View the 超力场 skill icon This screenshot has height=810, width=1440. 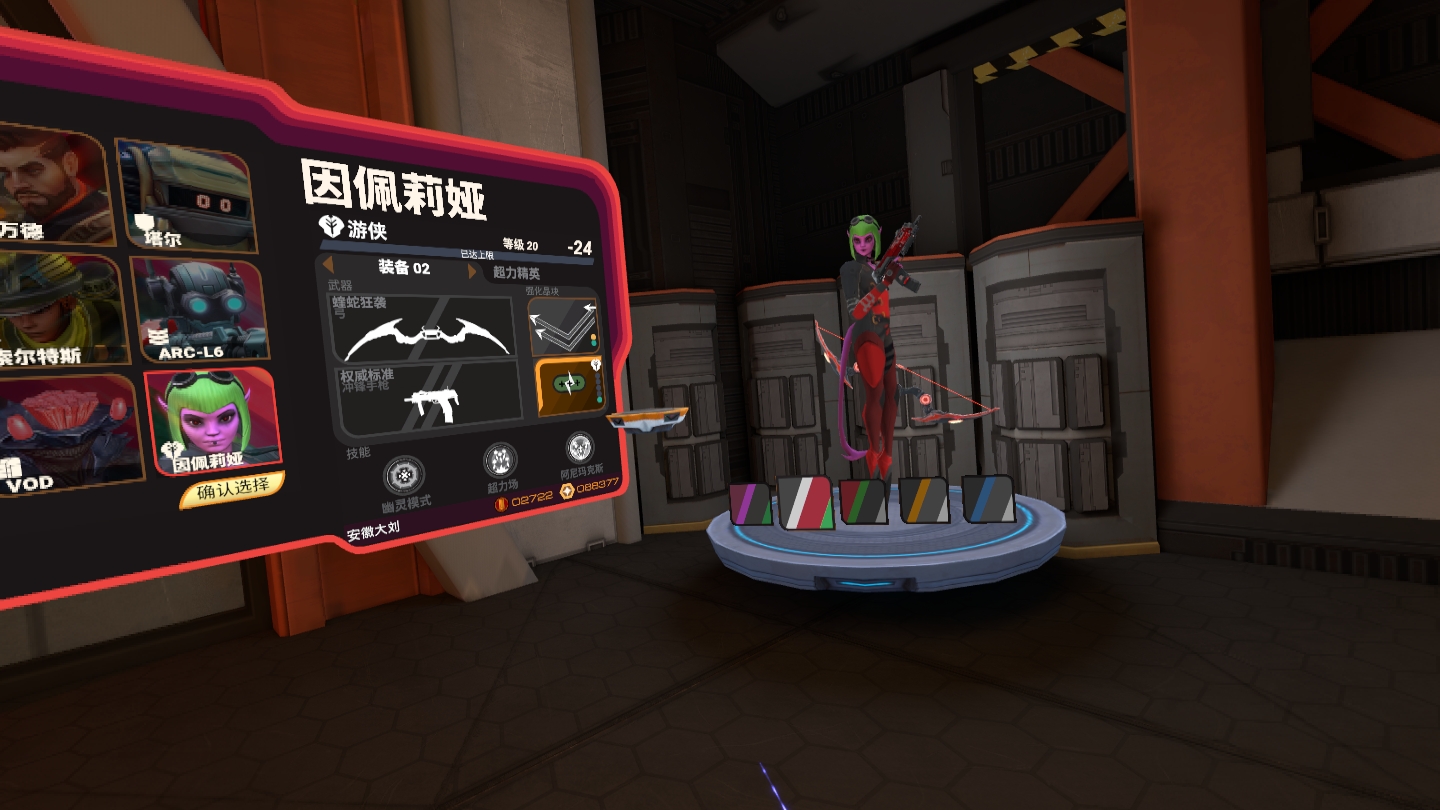tap(500, 461)
